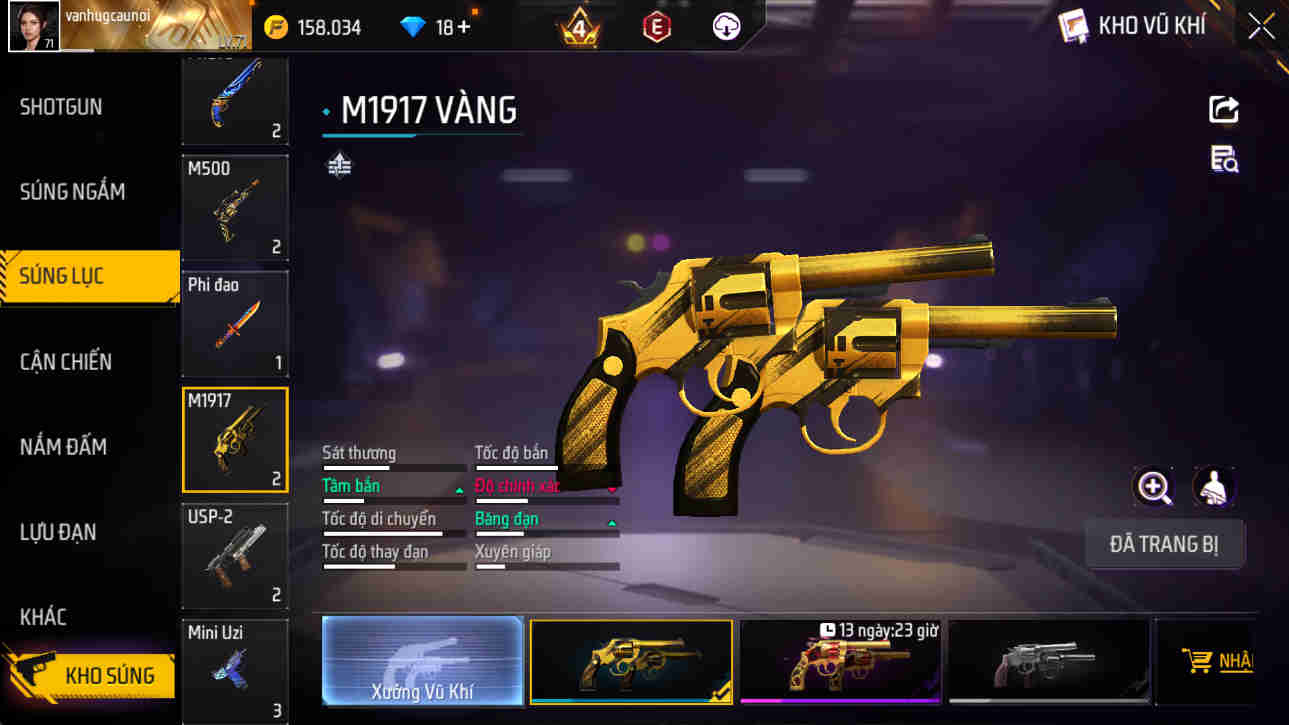Image resolution: width=1289 pixels, height=725 pixels.
Task: Open the KHÁC category
Action: tap(44, 617)
